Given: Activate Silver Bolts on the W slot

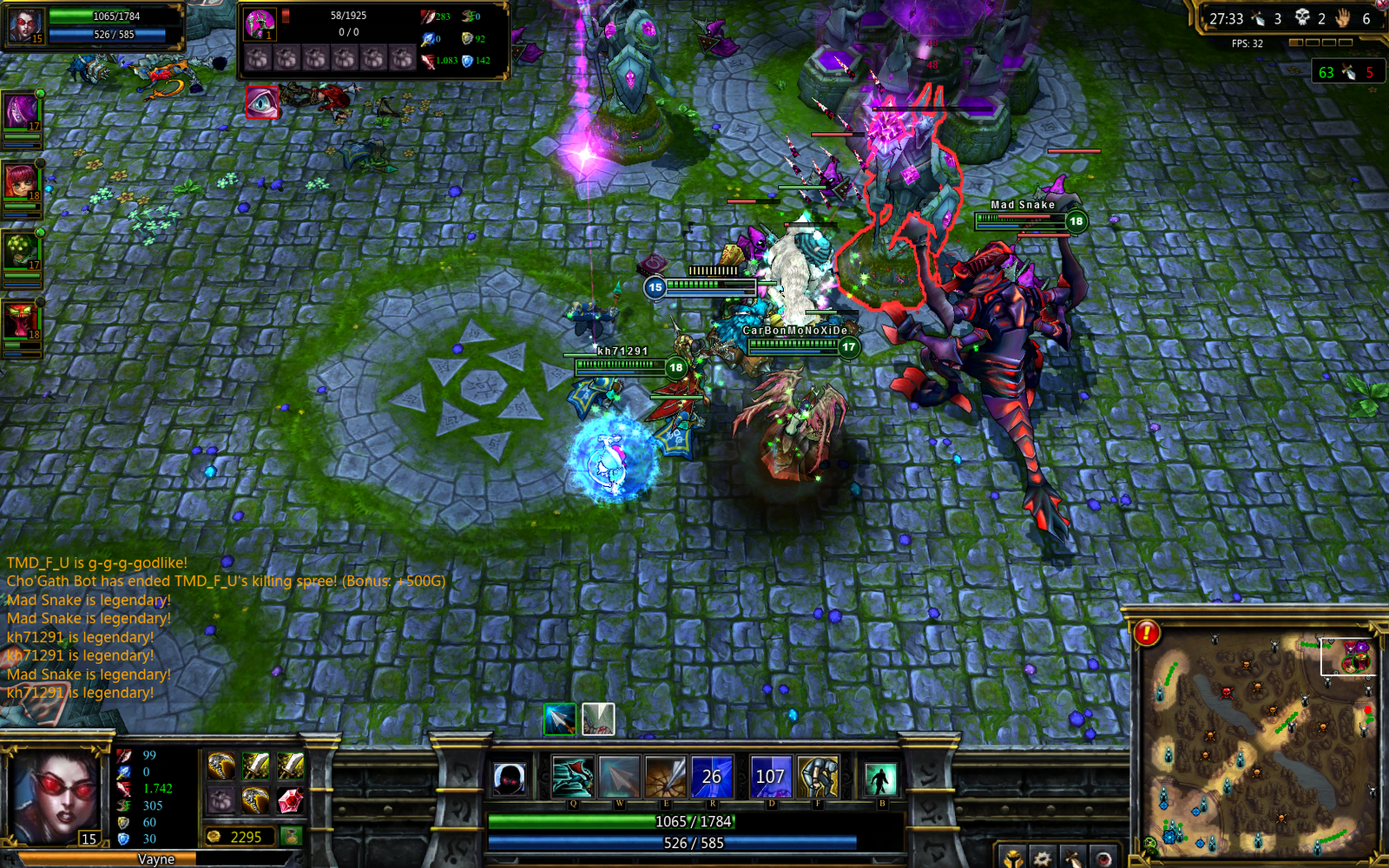Looking at the screenshot, I should [619, 776].
